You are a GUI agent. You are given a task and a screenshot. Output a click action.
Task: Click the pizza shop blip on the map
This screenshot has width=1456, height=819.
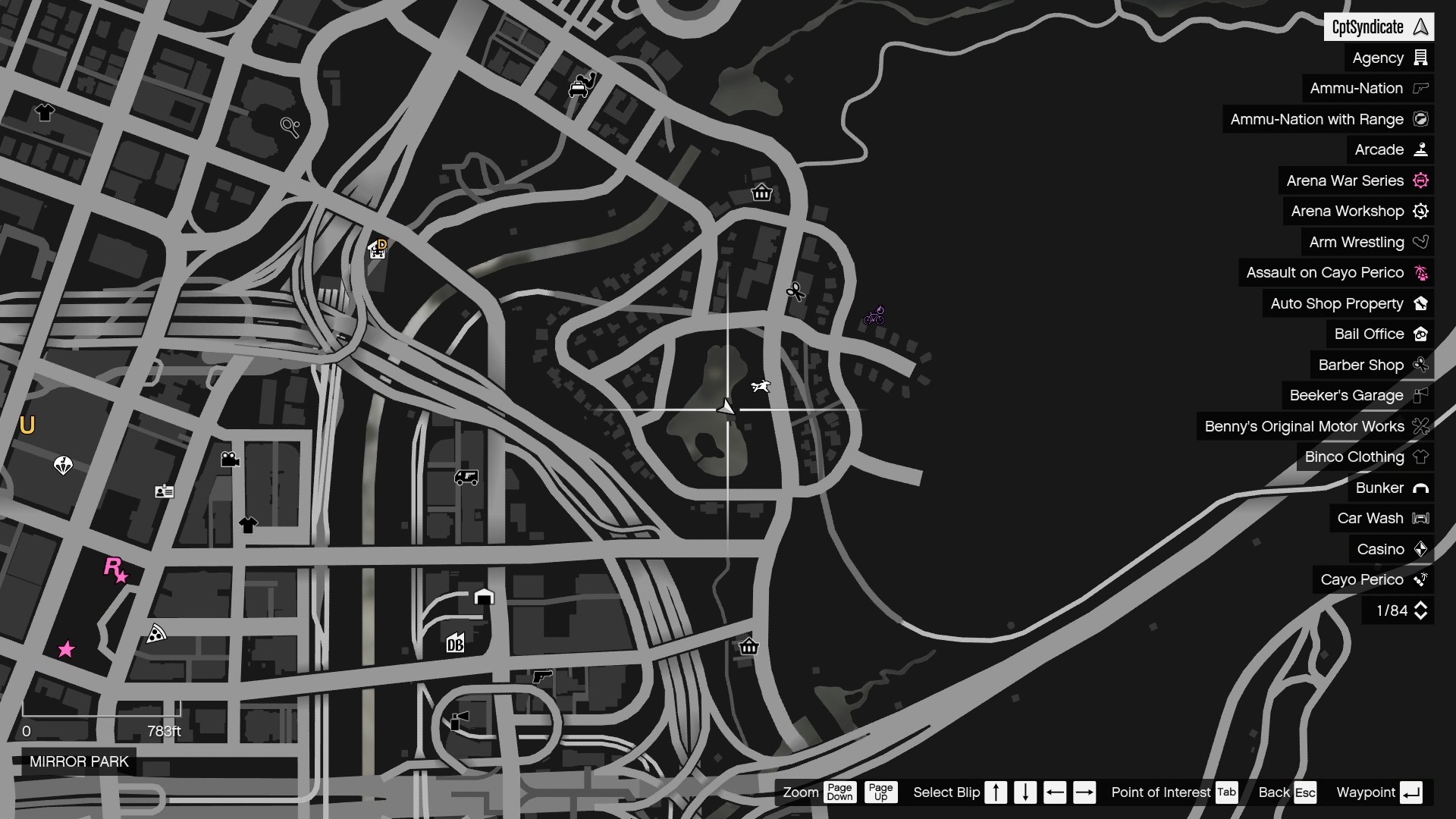point(157,634)
